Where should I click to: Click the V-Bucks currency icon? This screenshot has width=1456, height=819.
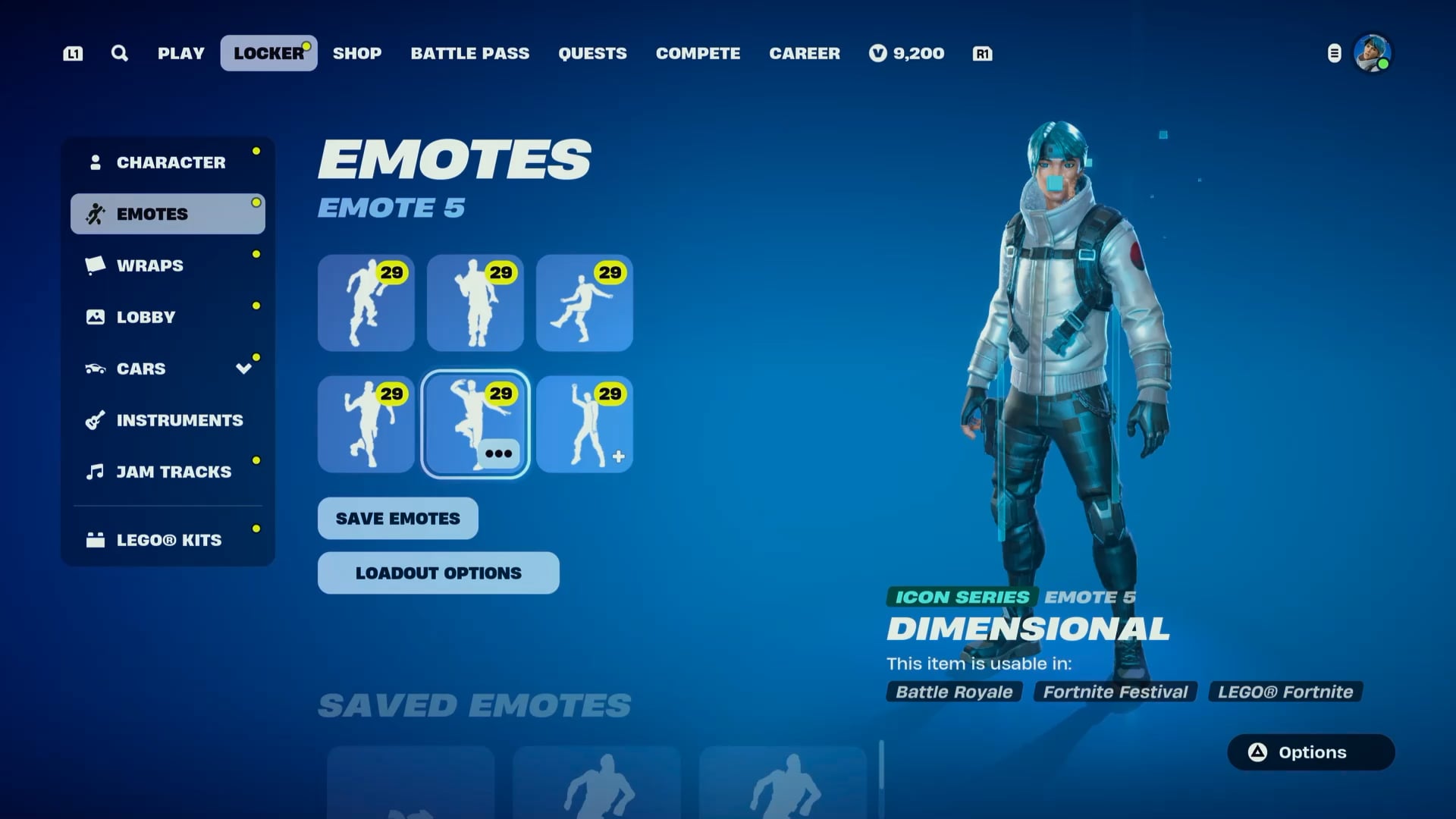coord(877,53)
